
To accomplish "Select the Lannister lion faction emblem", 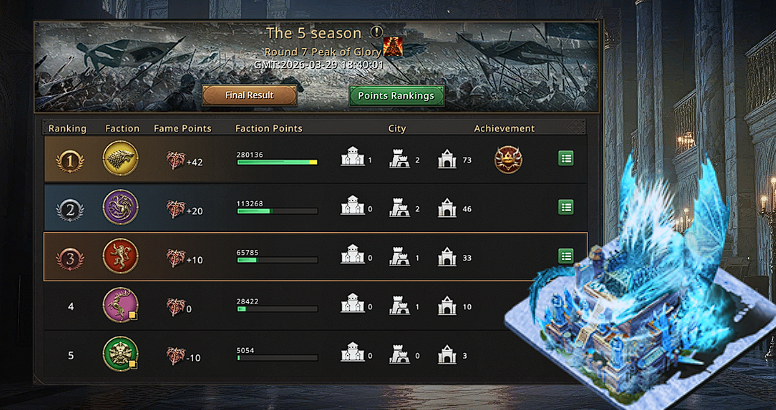I will point(120,256).
